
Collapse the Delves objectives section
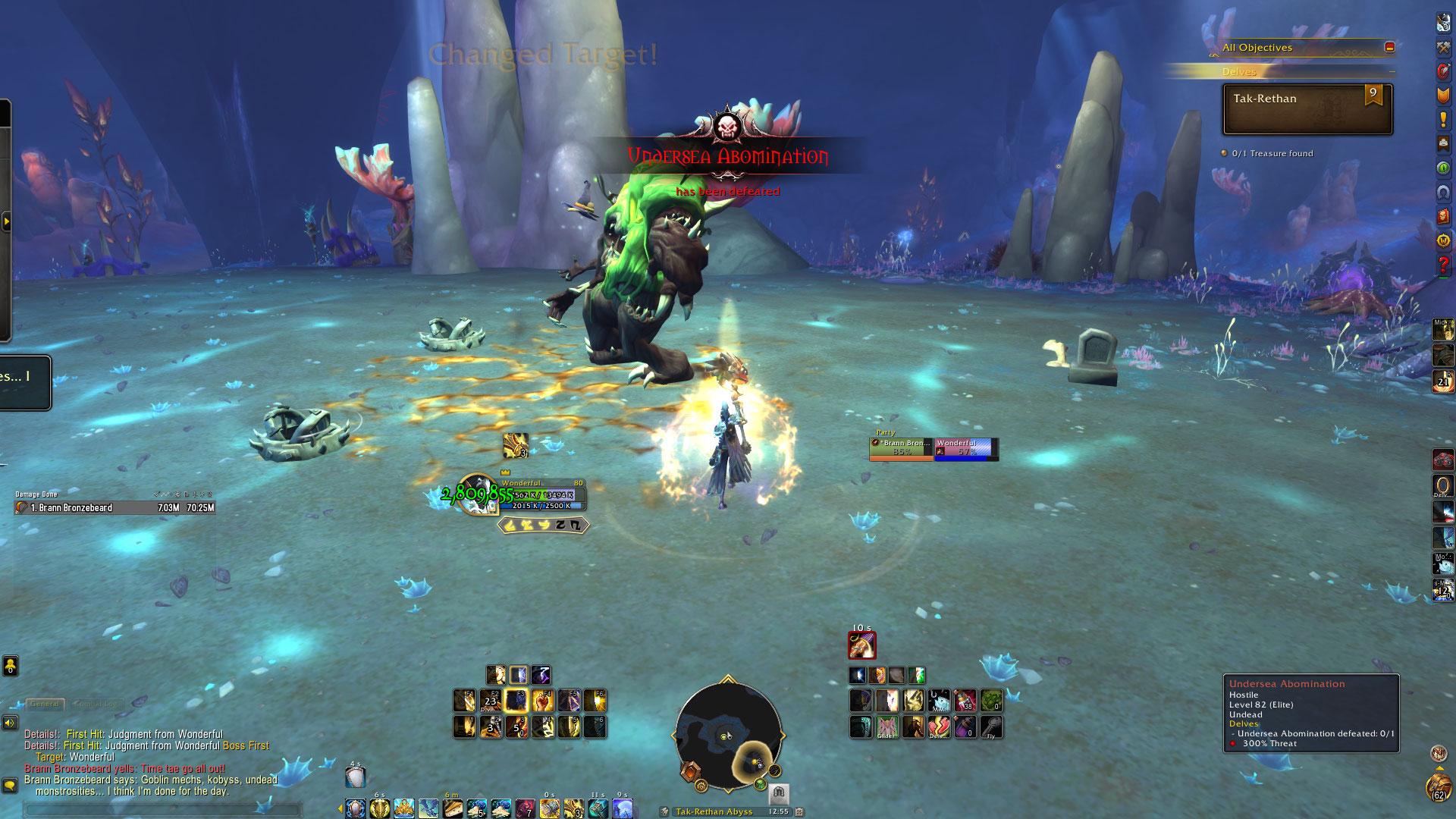tap(1392, 72)
